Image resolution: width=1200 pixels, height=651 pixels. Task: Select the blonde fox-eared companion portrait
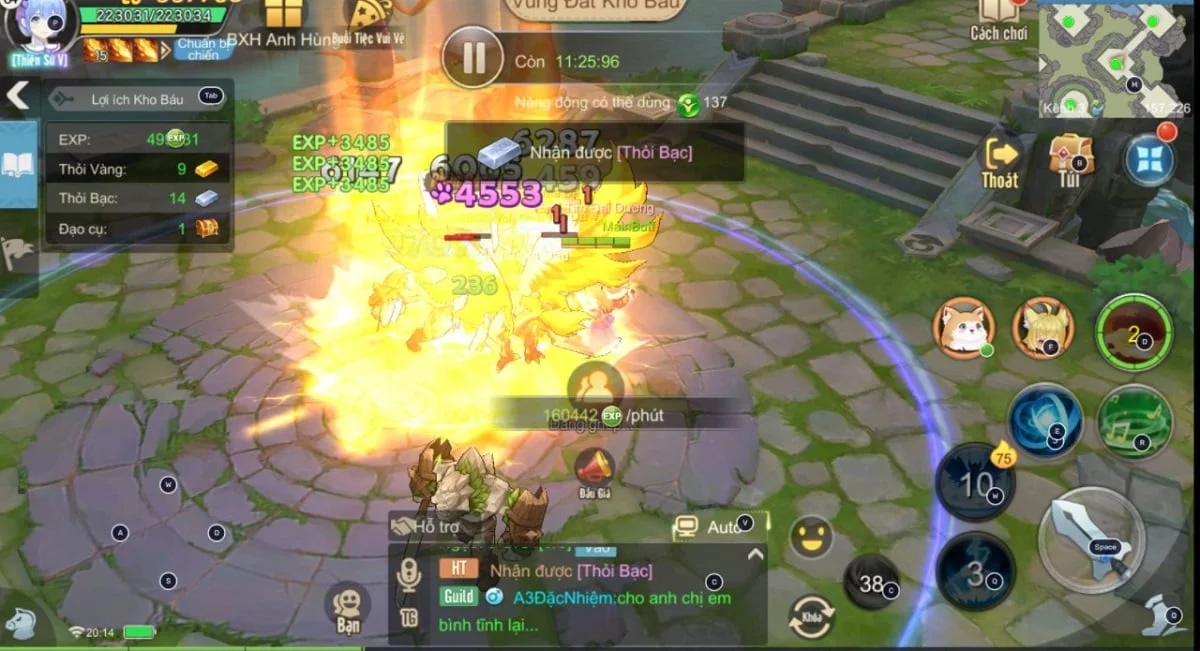click(1042, 328)
